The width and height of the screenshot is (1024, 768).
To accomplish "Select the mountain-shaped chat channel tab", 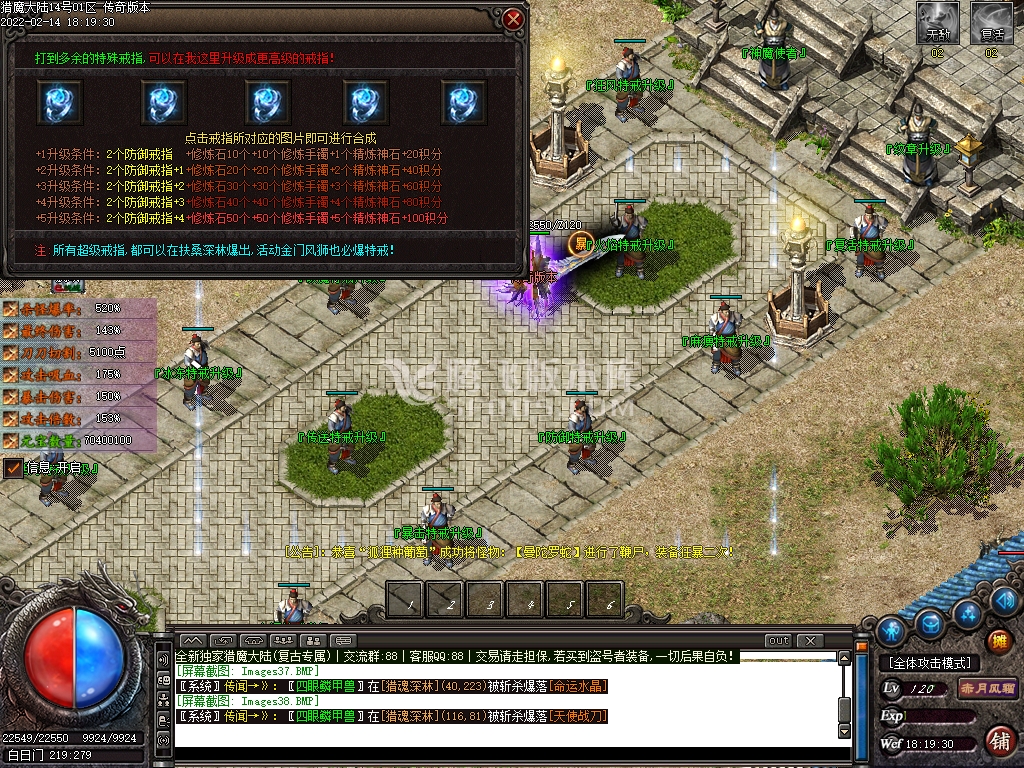I will click(193, 640).
